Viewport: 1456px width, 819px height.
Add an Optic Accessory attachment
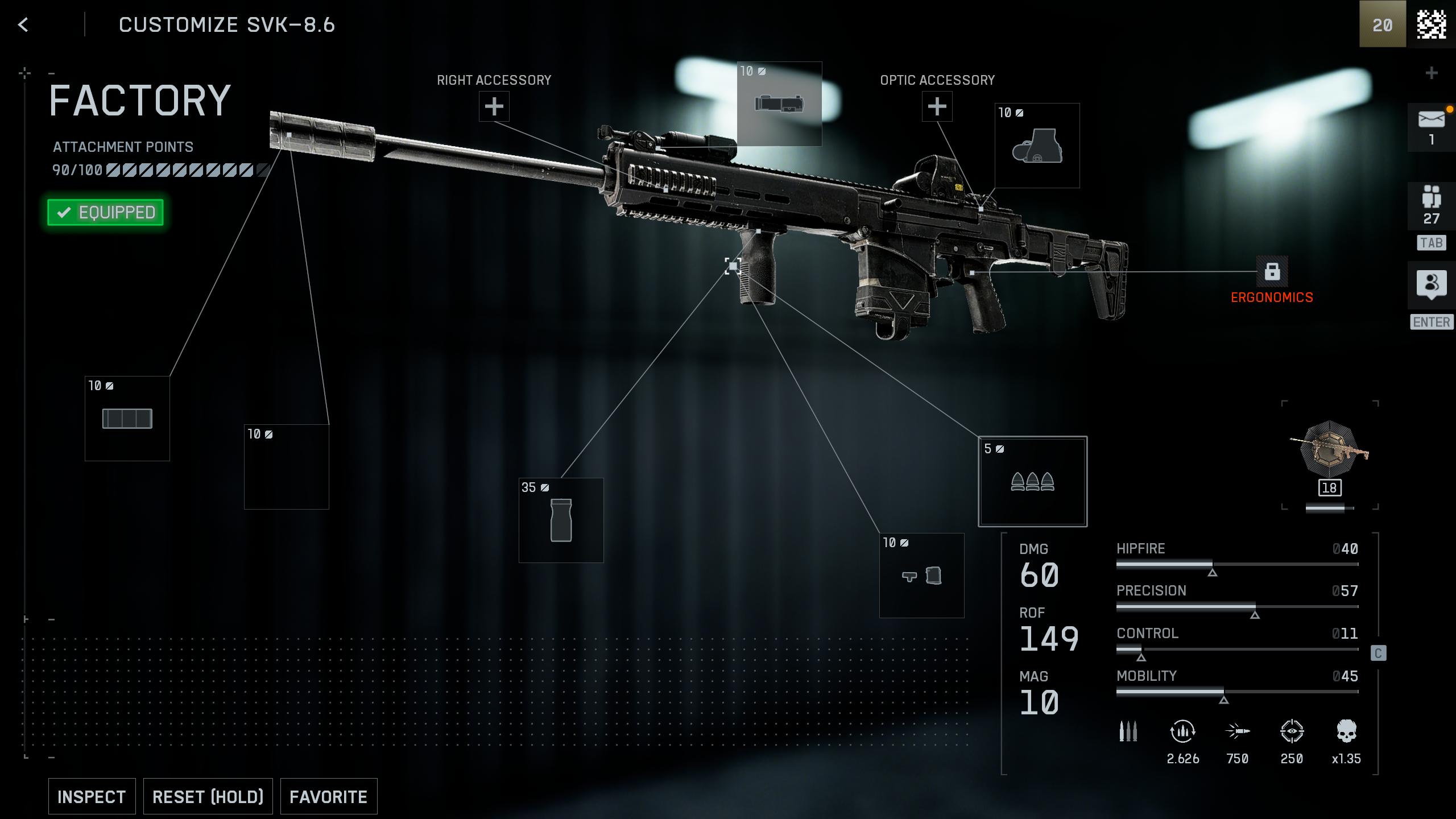[937, 106]
